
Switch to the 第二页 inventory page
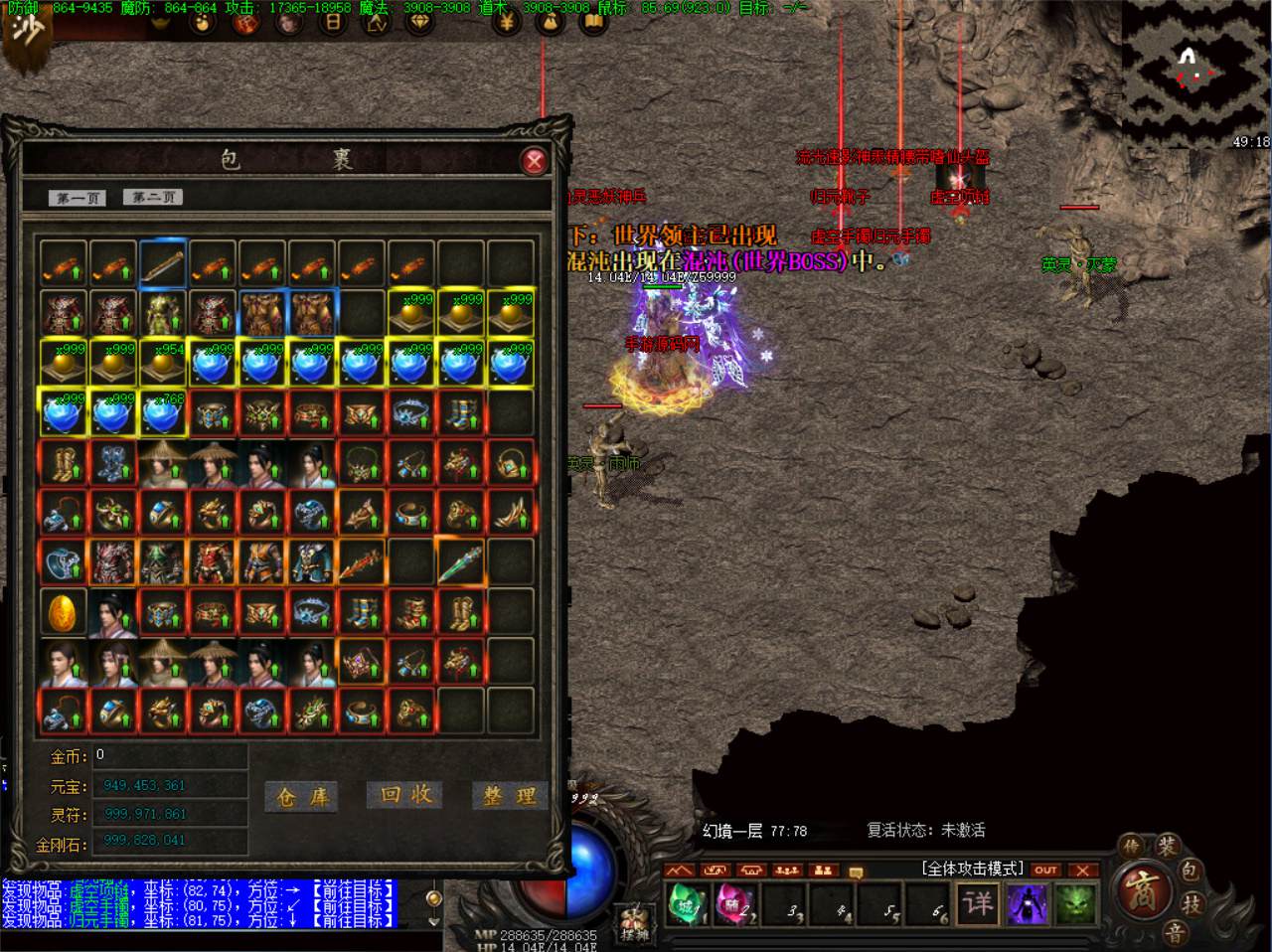coord(152,197)
